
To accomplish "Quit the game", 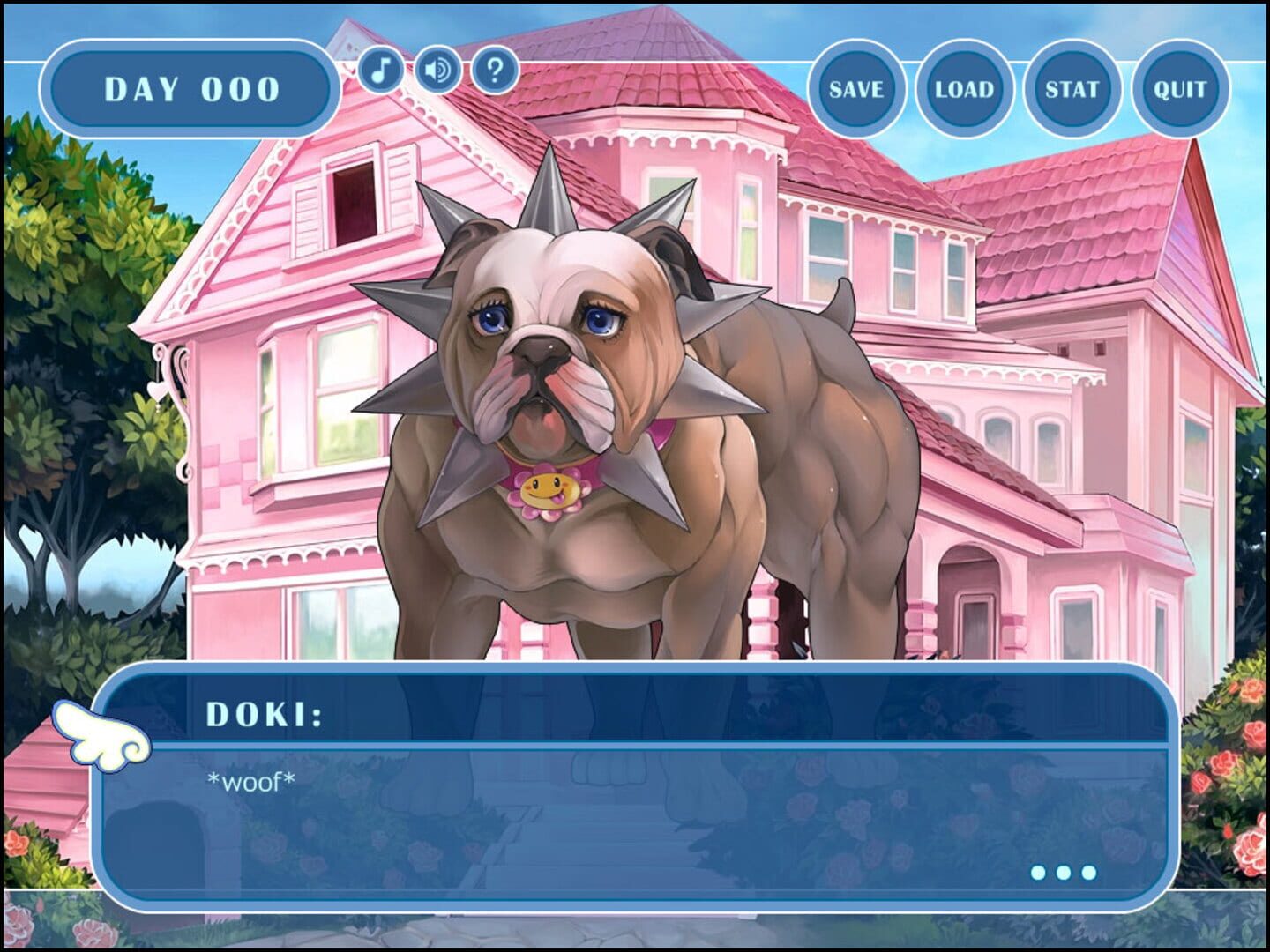I will 1177,88.
